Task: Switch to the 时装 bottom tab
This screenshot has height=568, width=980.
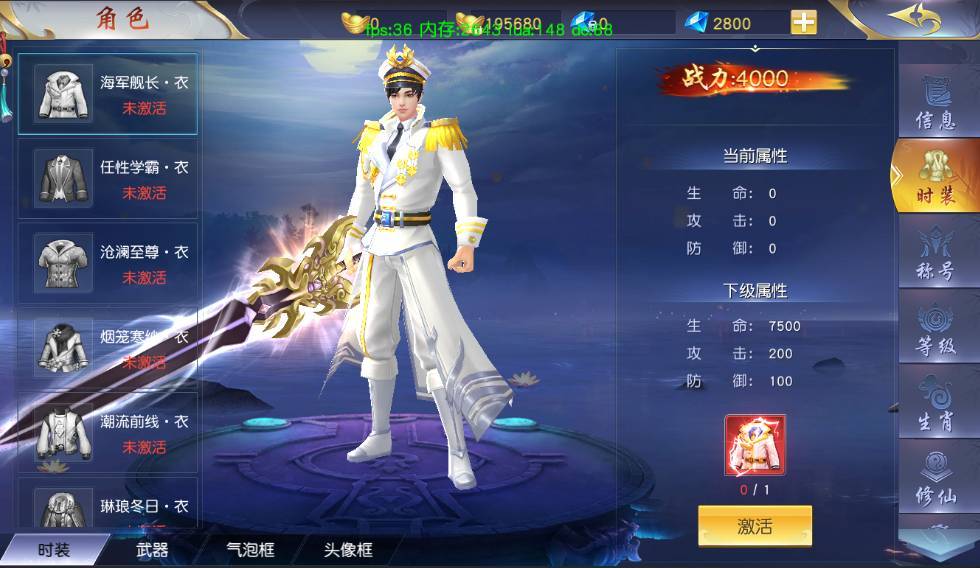Action: coord(54,549)
